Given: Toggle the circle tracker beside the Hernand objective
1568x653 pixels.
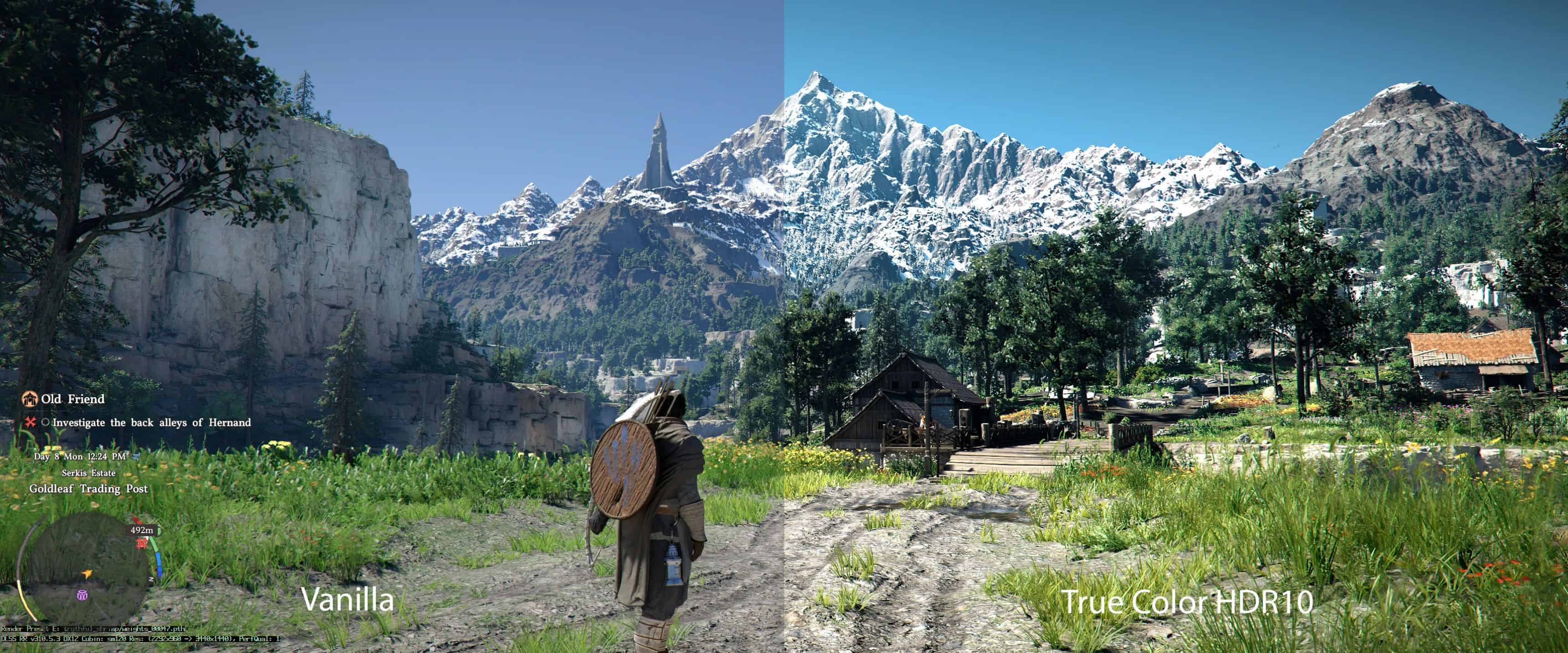Looking at the screenshot, I should click(46, 423).
